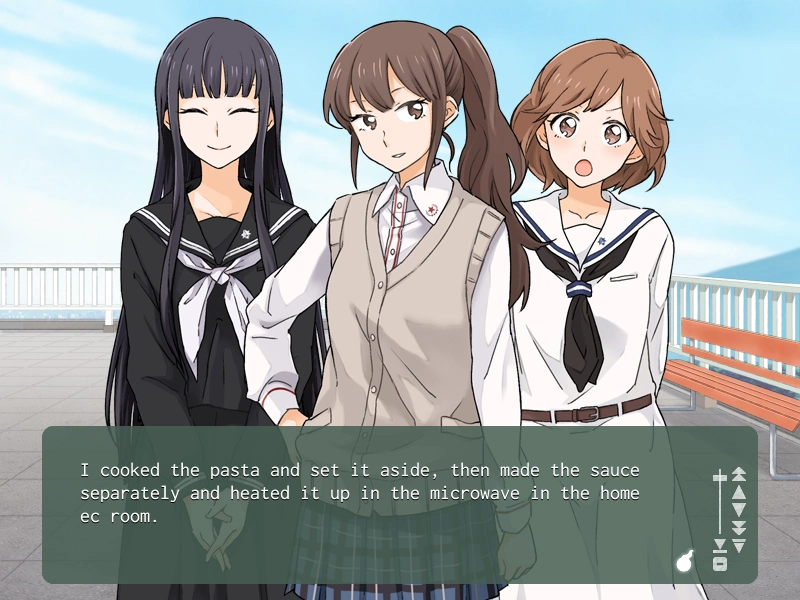Advance the dialogue by clicking the text box
Screen dimensions: 800x600
(x=380, y=540)
